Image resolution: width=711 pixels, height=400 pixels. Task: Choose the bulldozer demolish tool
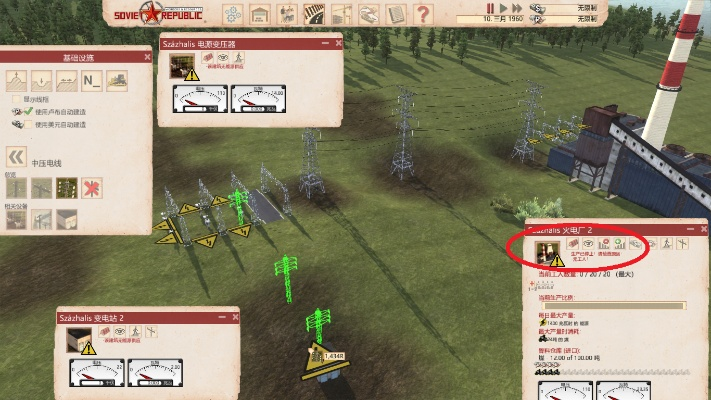[x=117, y=80]
